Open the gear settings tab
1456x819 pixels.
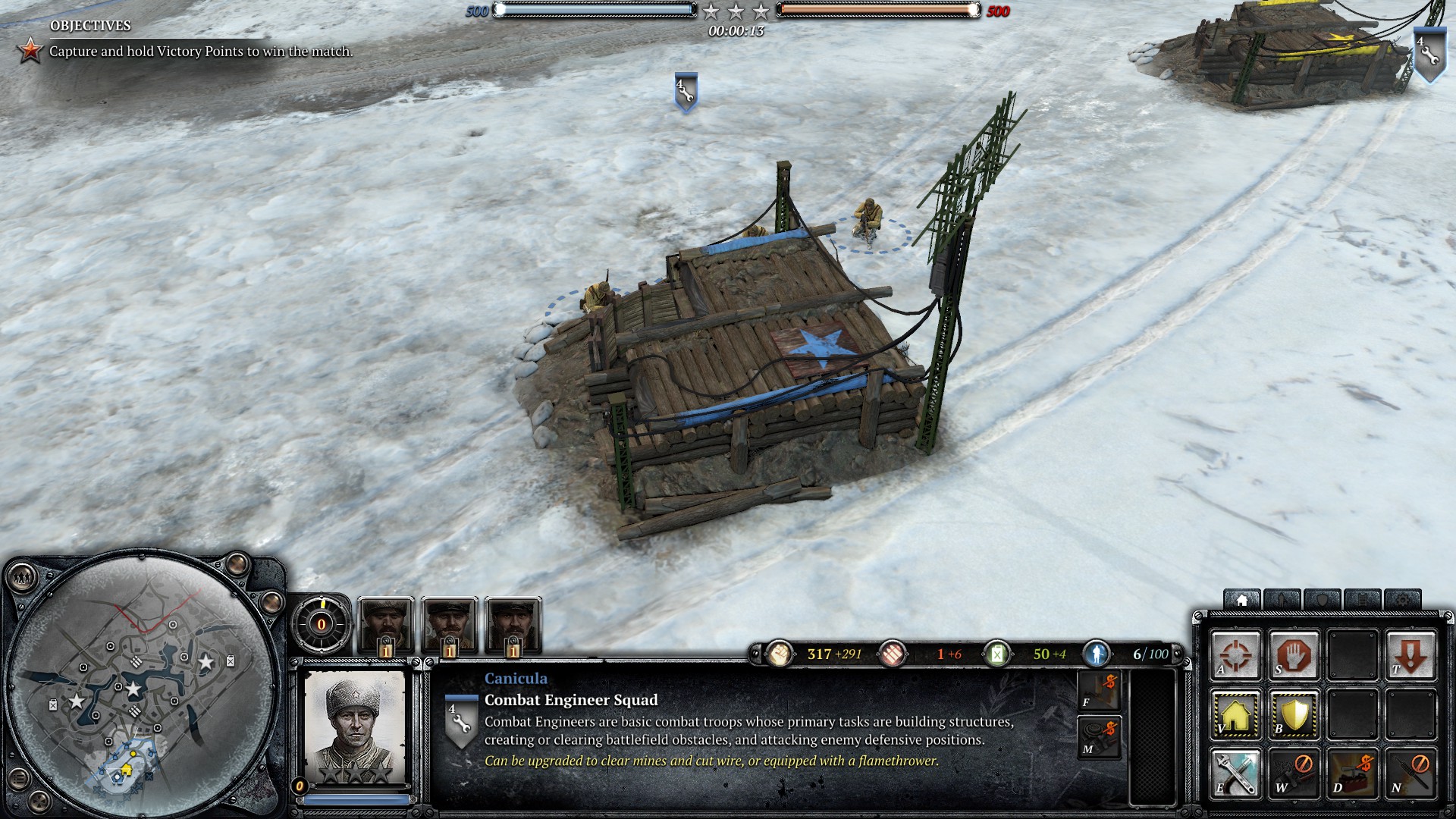tap(1402, 601)
